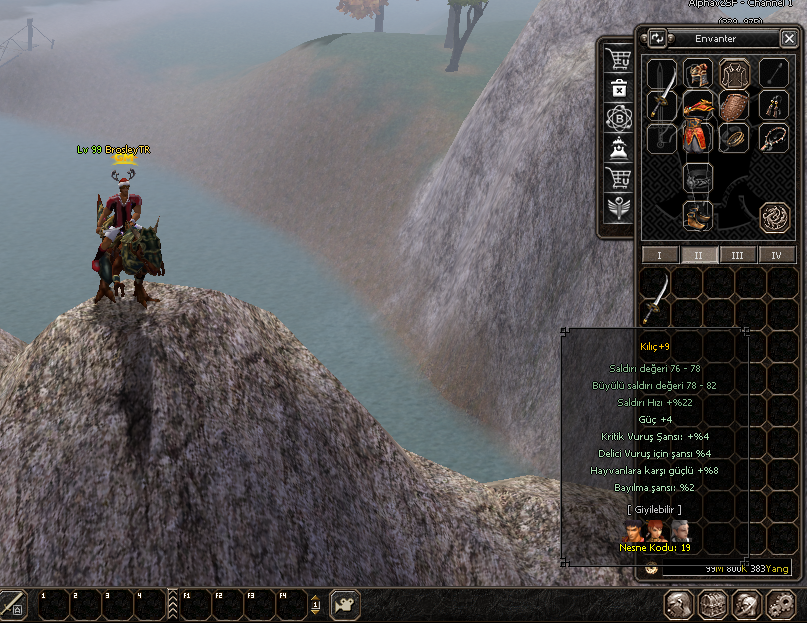
Task: Click the equipped earrings slot
Action: coord(772,104)
